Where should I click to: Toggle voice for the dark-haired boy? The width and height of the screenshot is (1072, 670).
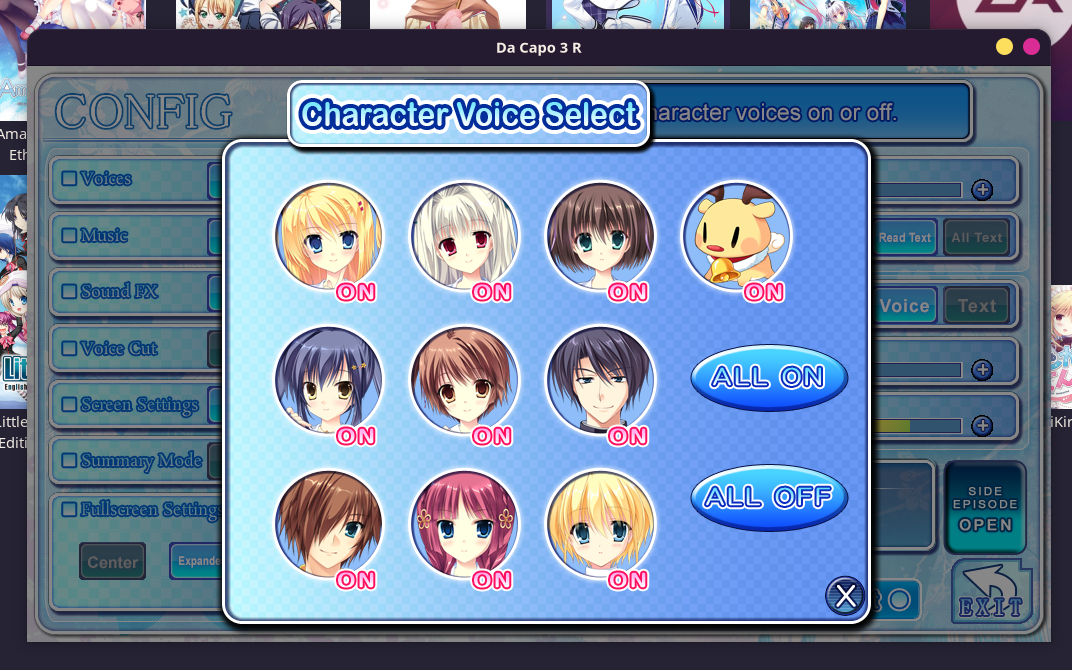[600, 381]
